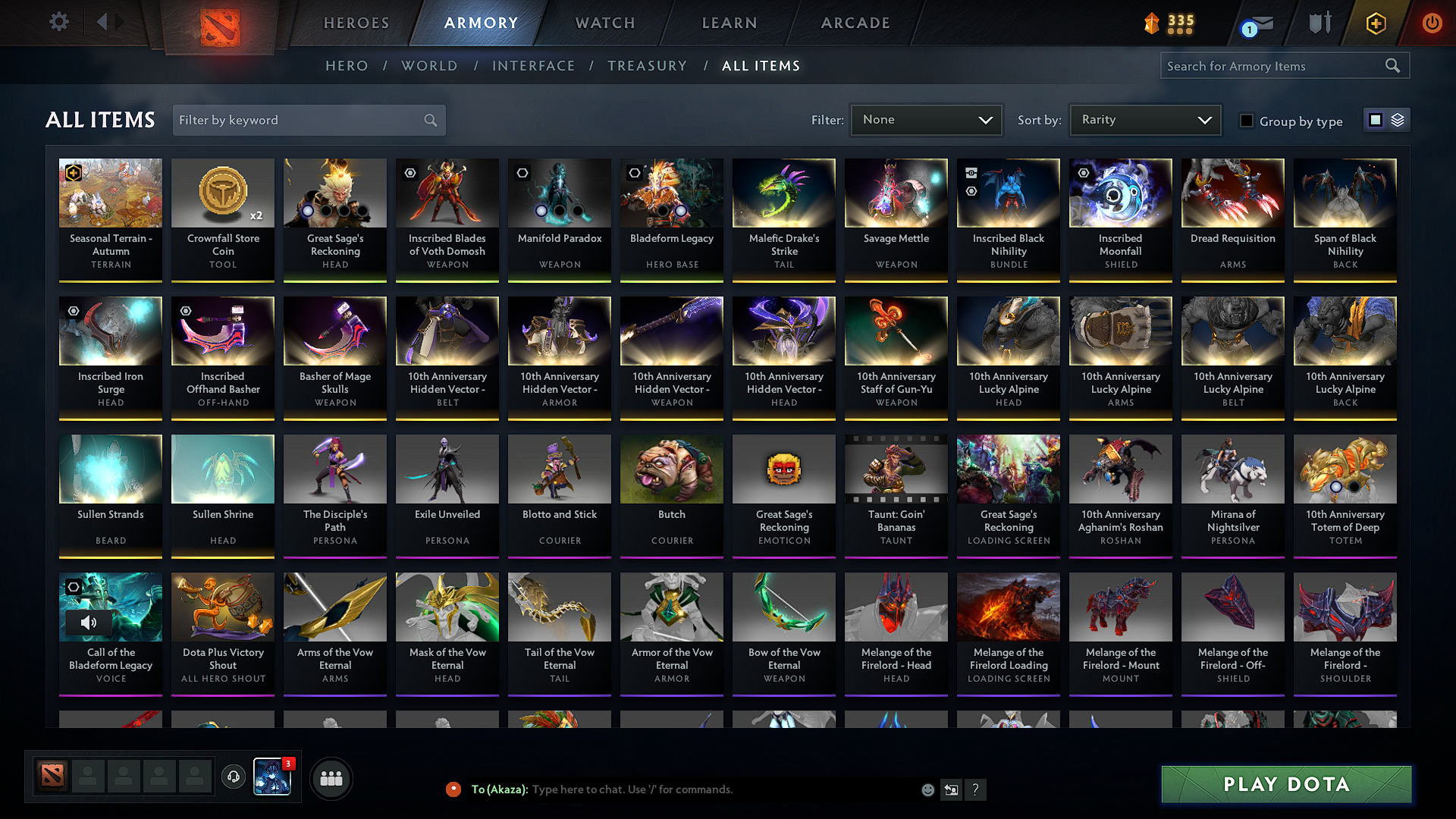The width and height of the screenshot is (1456, 819).
Task: Enable the Group by type checkbox
Action: click(x=1247, y=120)
